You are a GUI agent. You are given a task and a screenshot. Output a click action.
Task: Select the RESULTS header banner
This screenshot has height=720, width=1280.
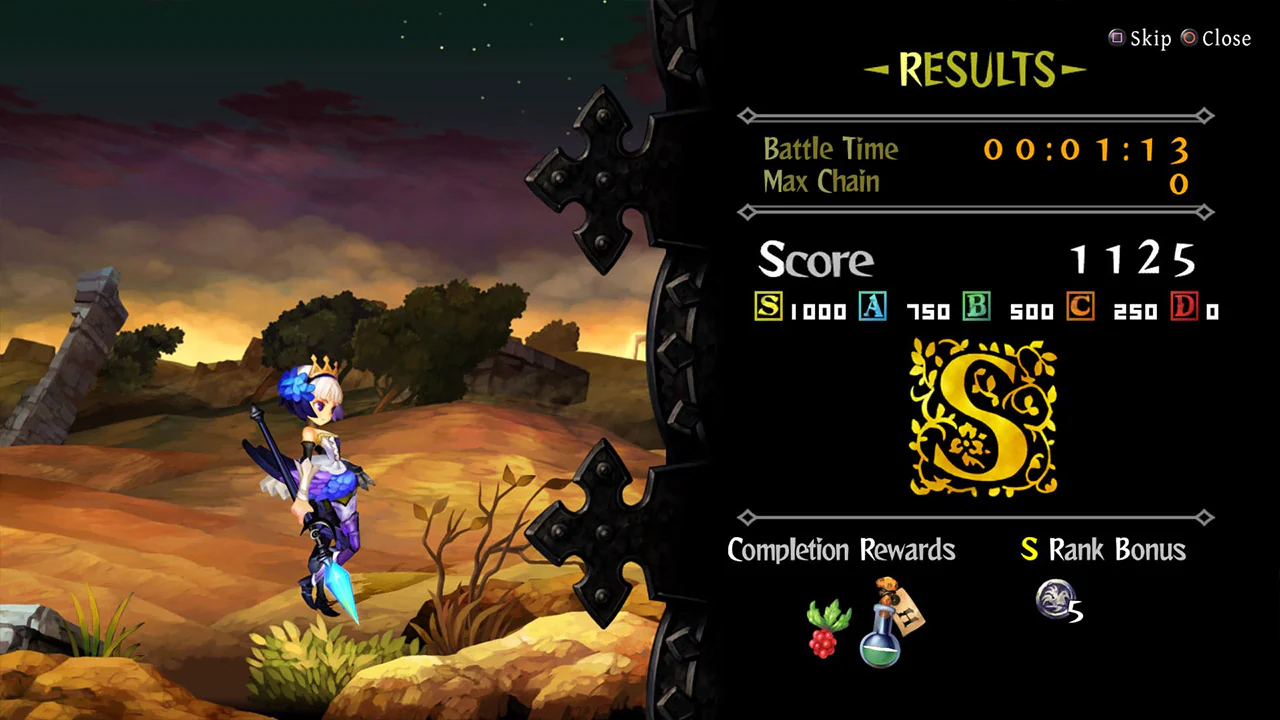(x=975, y=68)
